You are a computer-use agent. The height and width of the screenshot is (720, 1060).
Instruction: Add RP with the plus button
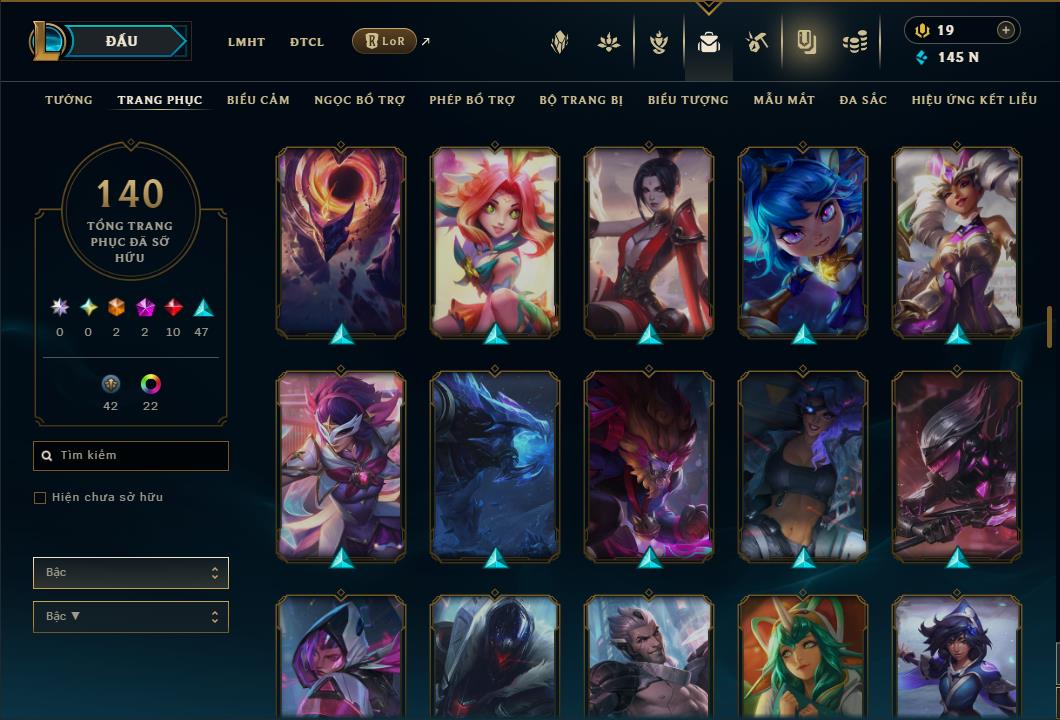[x=1006, y=30]
